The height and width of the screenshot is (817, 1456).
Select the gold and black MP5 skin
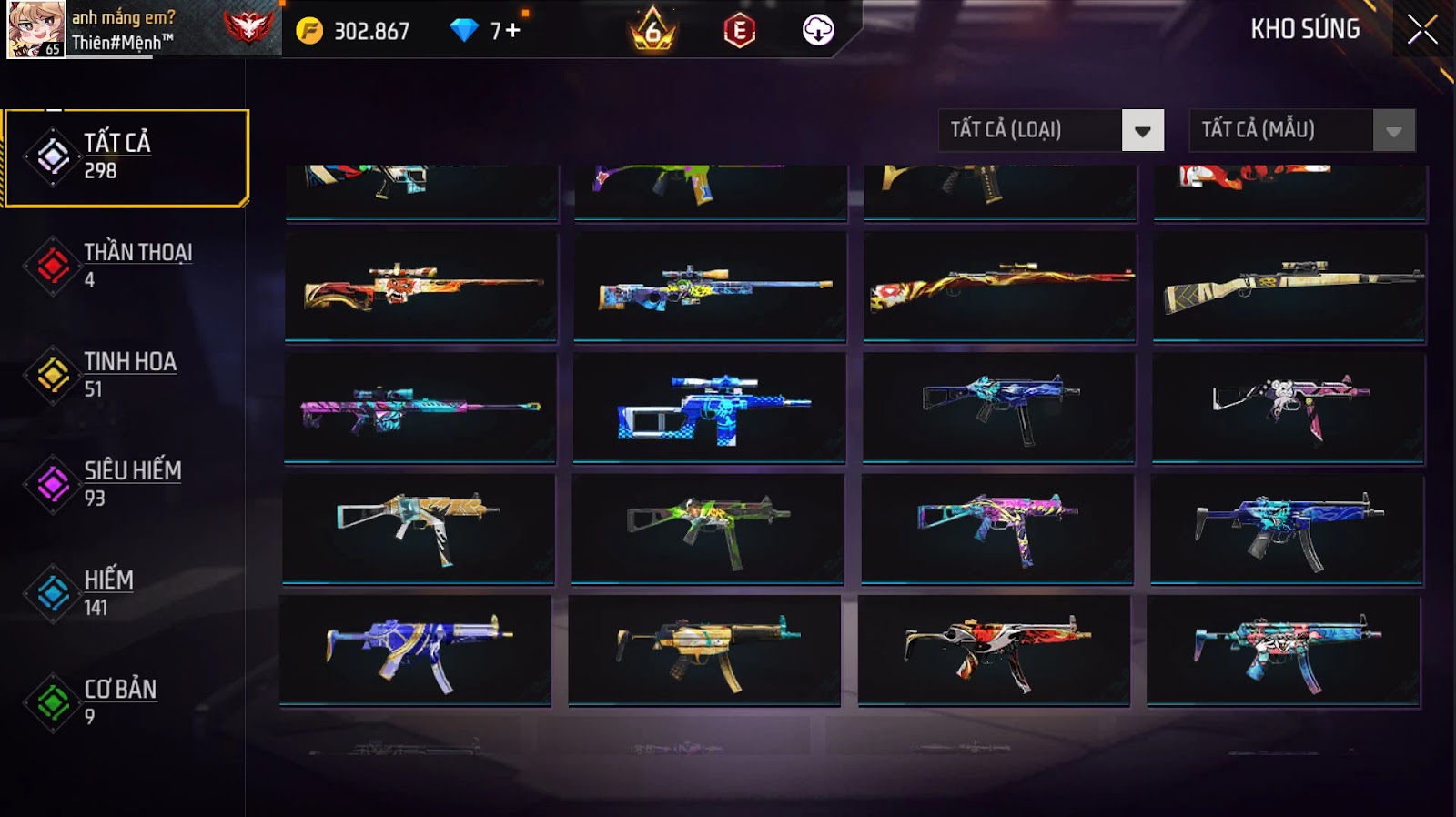point(704,650)
